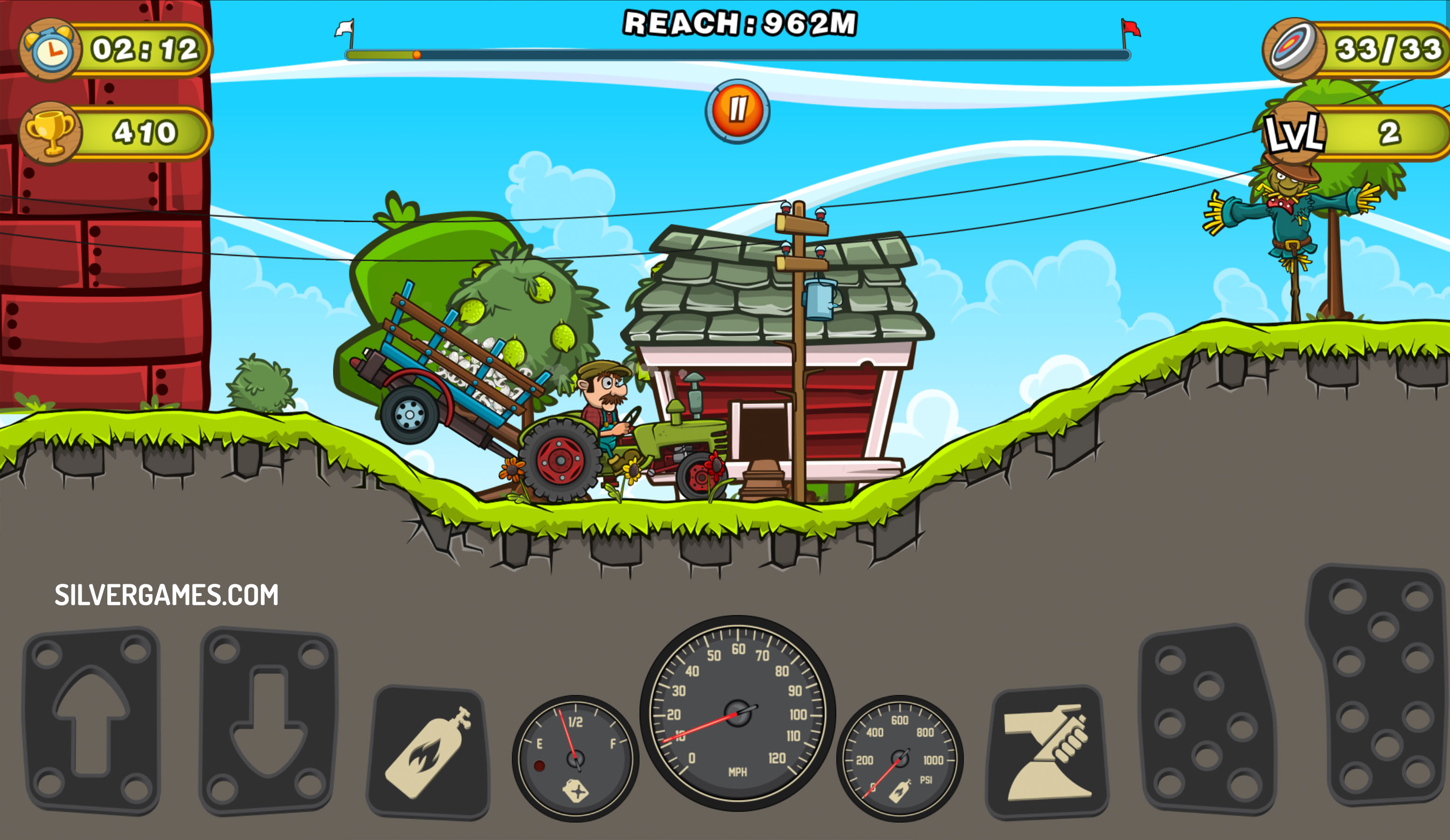Tap the down arrow control pad

click(x=268, y=721)
